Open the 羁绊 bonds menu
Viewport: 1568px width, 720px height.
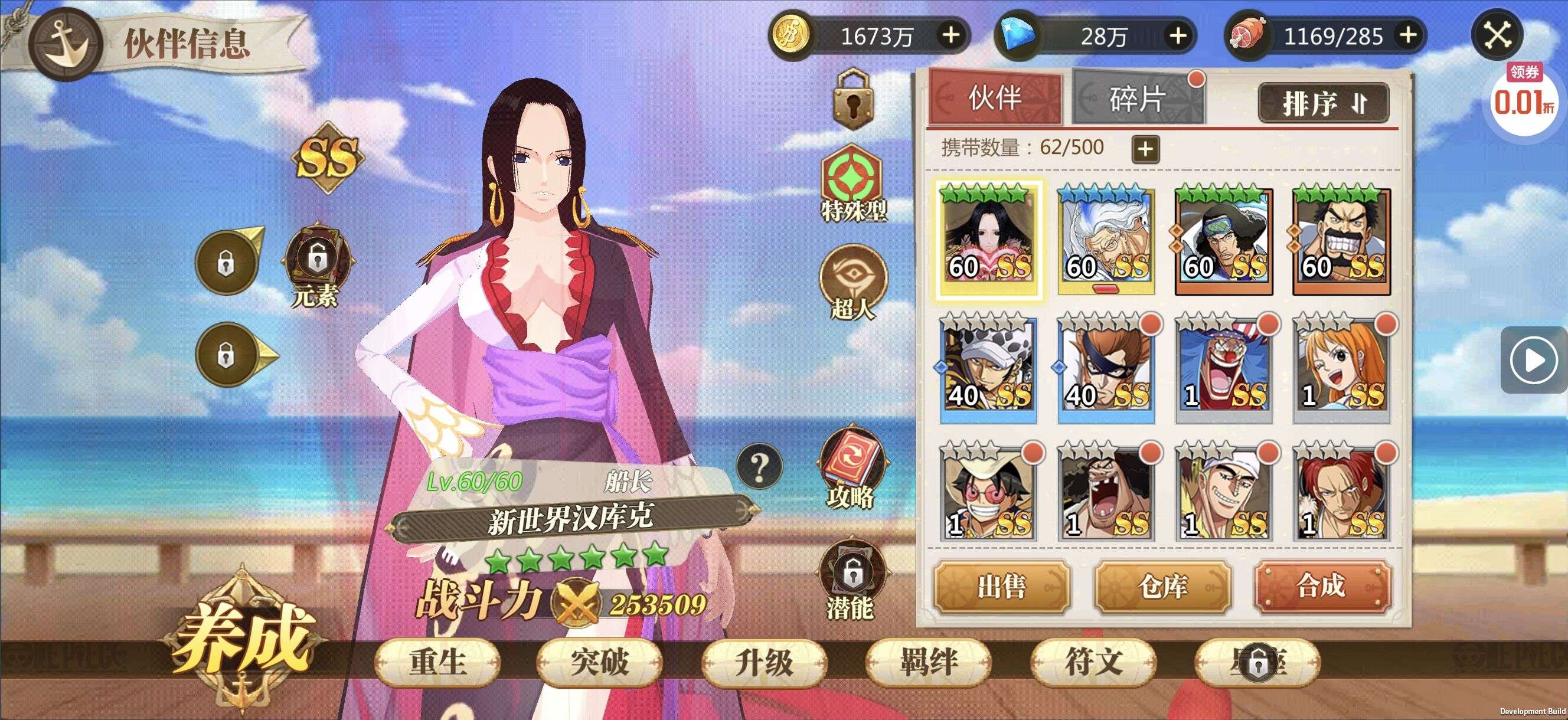click(x=928, y=662)
